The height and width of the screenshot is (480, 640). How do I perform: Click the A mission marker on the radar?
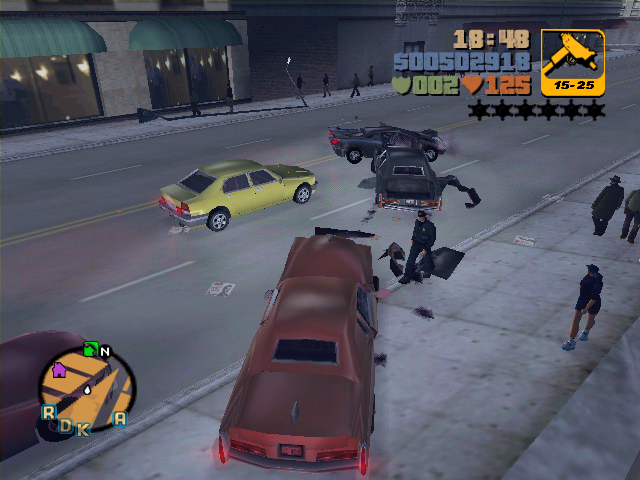[120, 418]
